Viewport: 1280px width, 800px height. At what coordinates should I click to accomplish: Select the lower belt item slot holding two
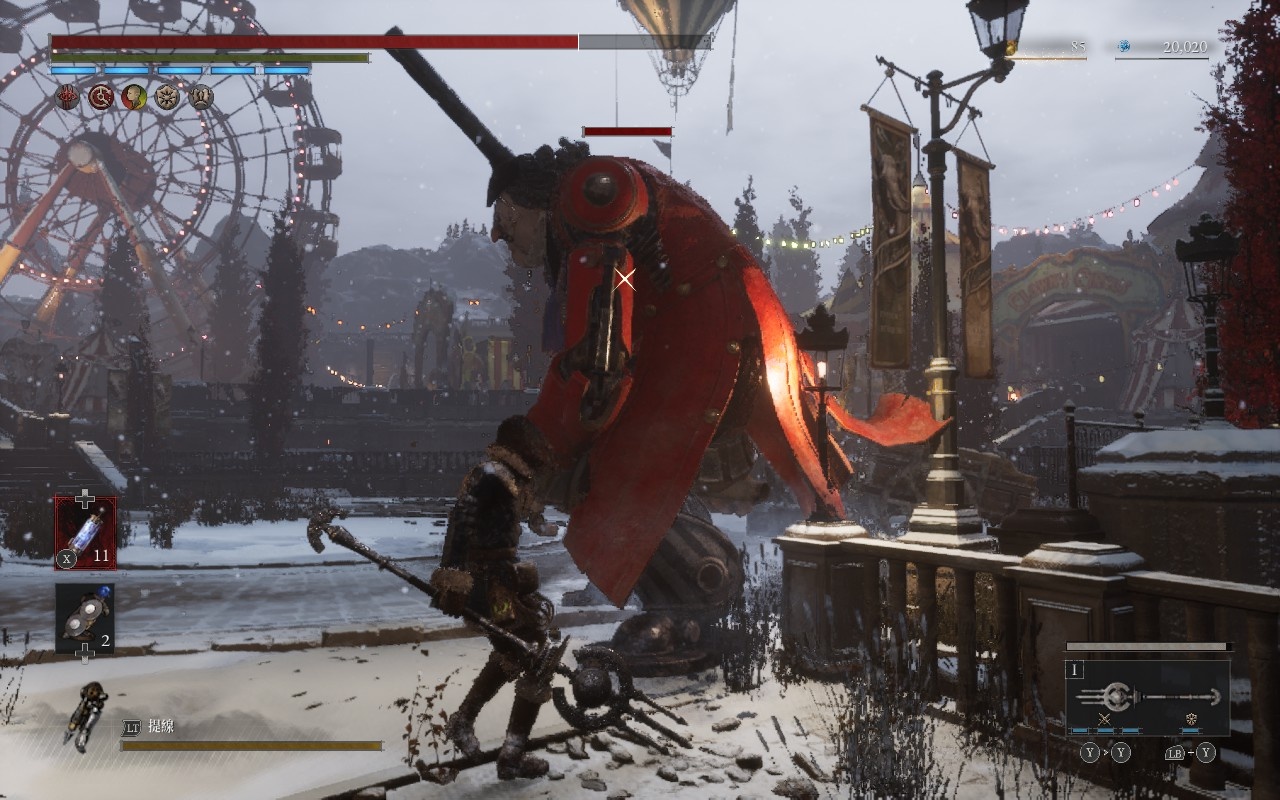[x=85, y=618]
